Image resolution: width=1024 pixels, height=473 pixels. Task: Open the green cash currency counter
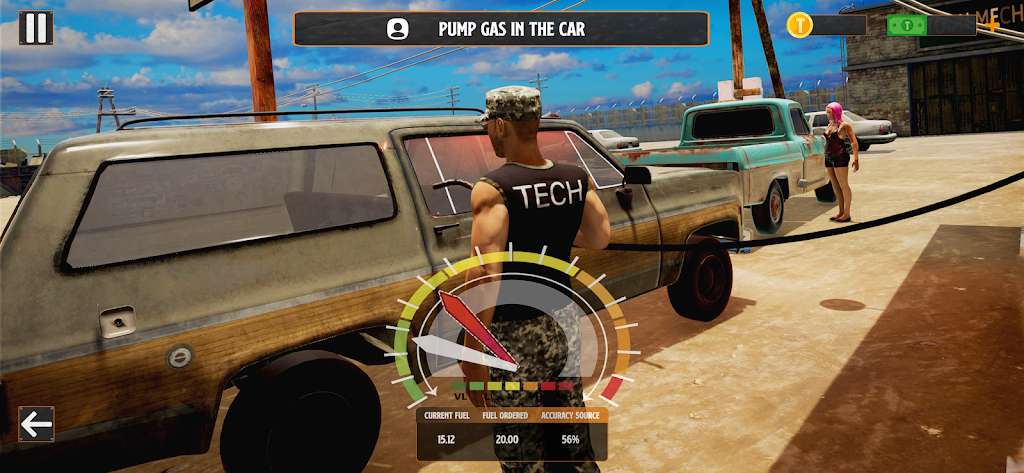point(931,25)
